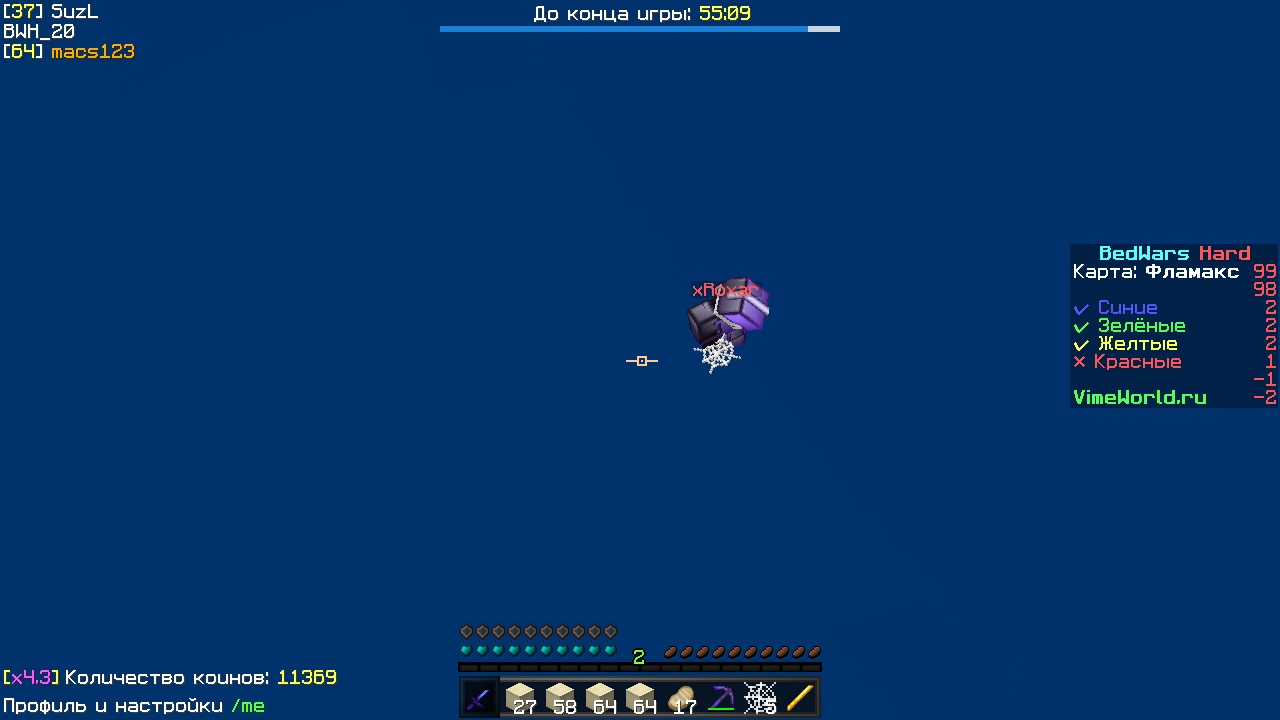Select the purple pickaxe in the hotbar

click(720, 695)
